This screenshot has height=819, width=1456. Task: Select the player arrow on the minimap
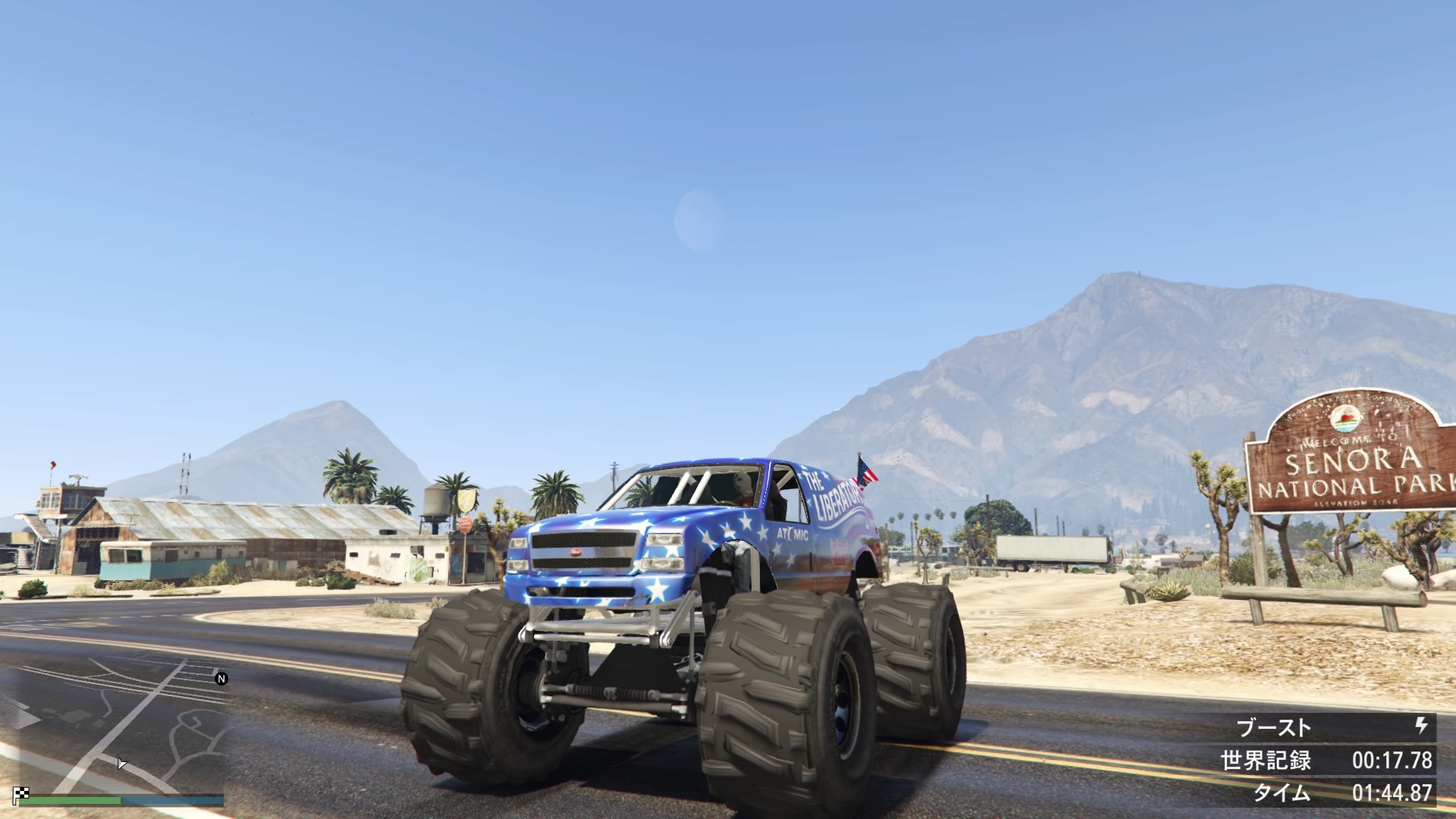[121, 763]
